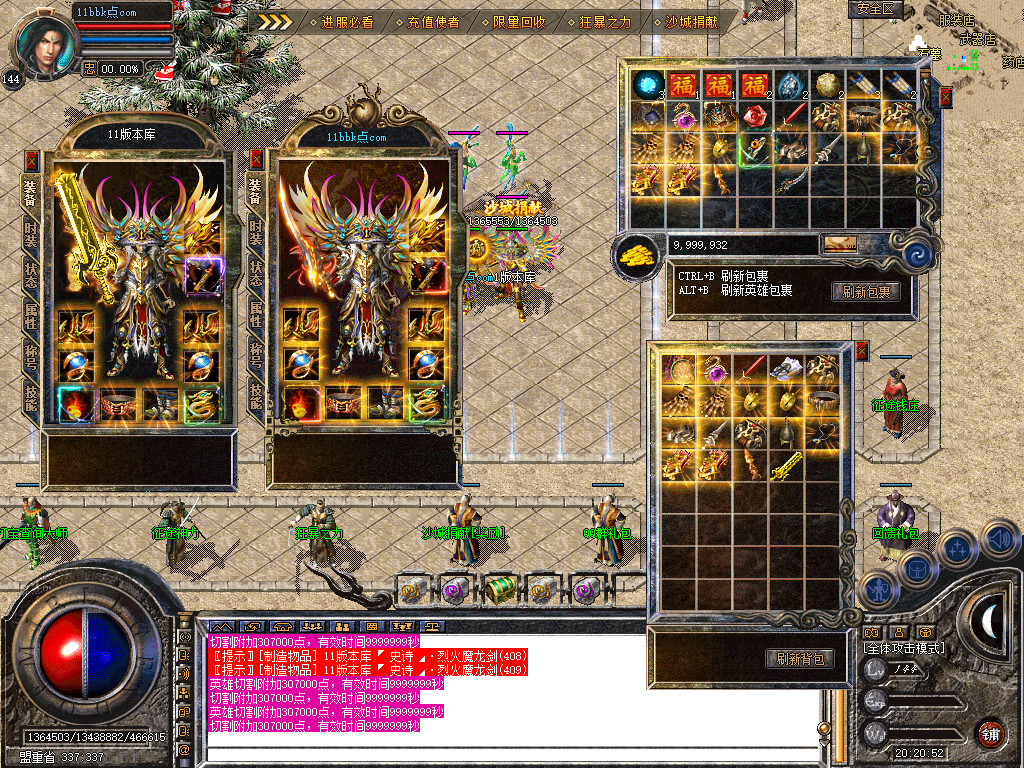
Task: Click the red 铺 shop button
Action: 990,733
